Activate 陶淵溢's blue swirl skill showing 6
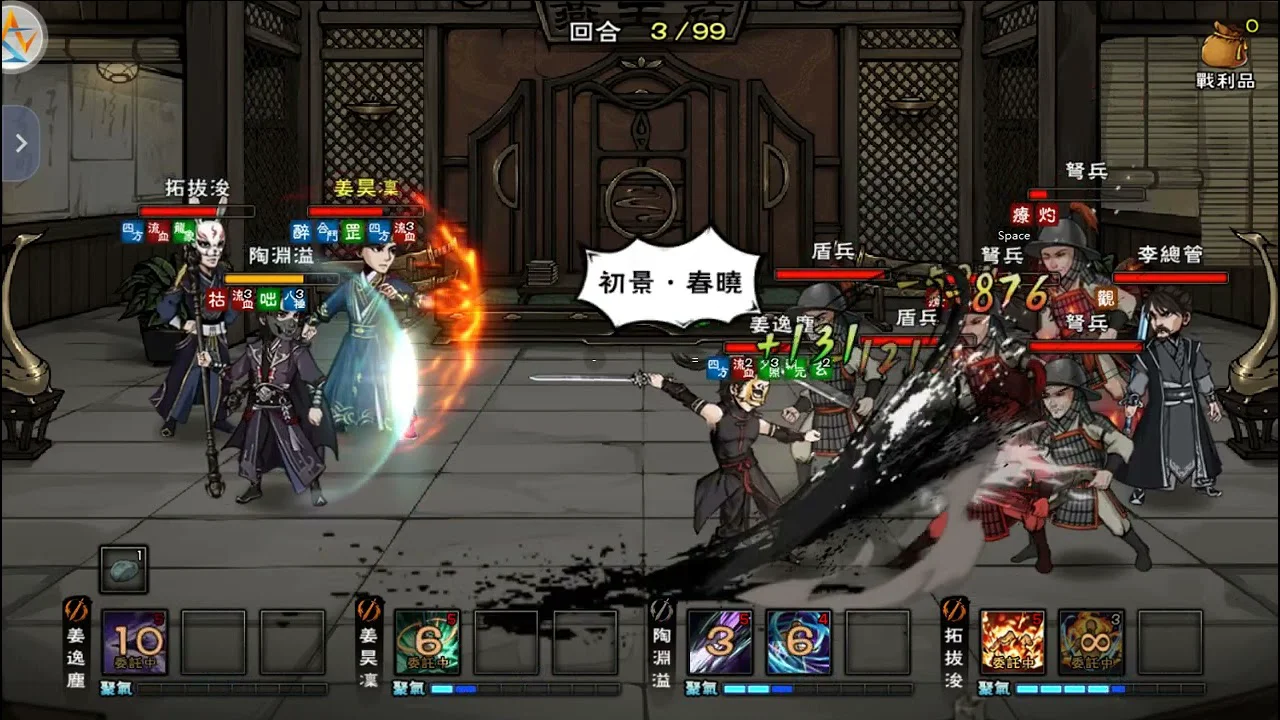This screenshot has width=1280, height=720. coord(798,642)
